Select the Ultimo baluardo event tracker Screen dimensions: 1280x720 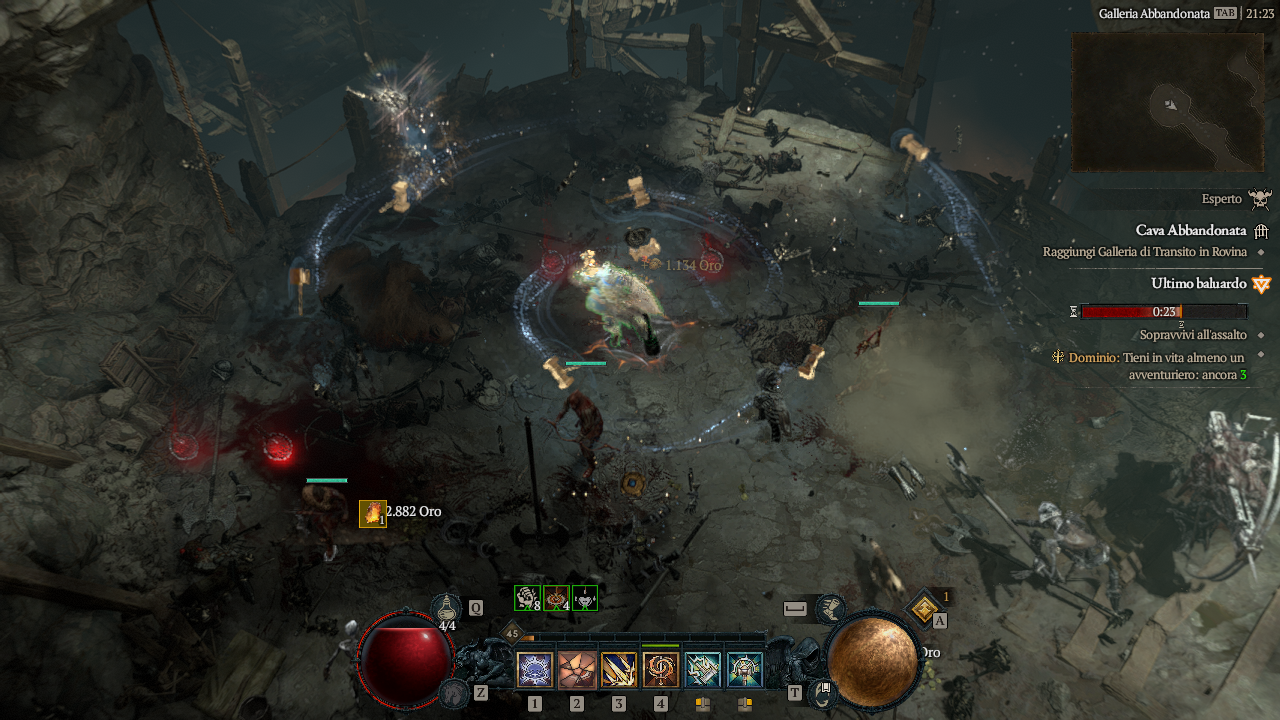point(1200,283)
